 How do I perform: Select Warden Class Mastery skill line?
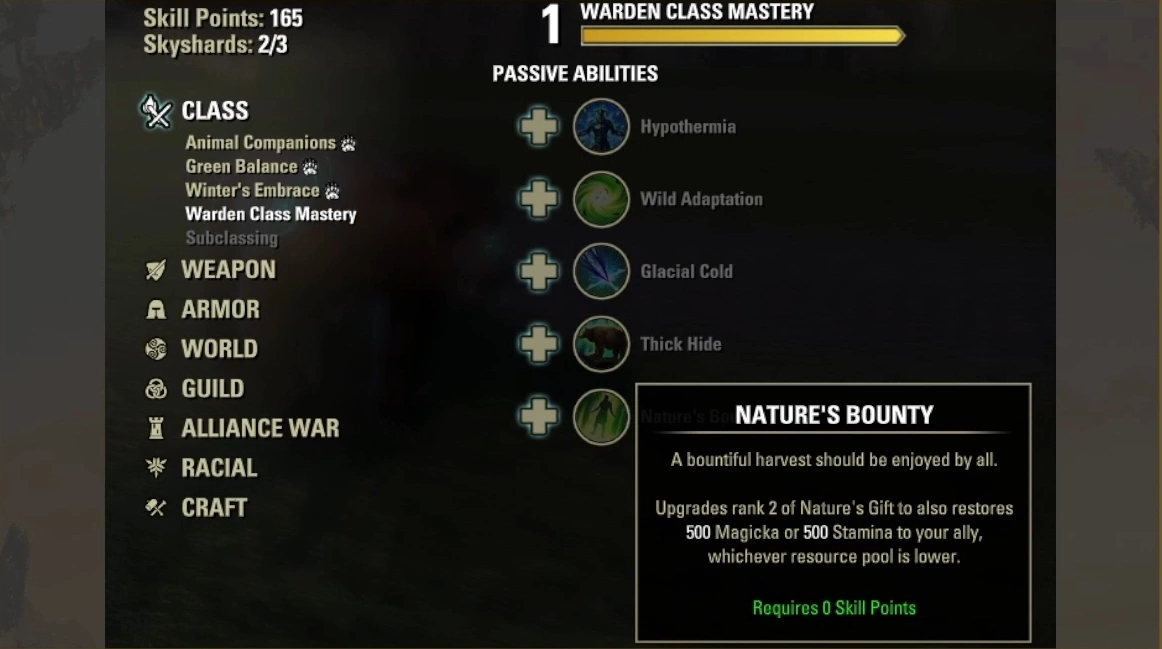pos(270,214)
